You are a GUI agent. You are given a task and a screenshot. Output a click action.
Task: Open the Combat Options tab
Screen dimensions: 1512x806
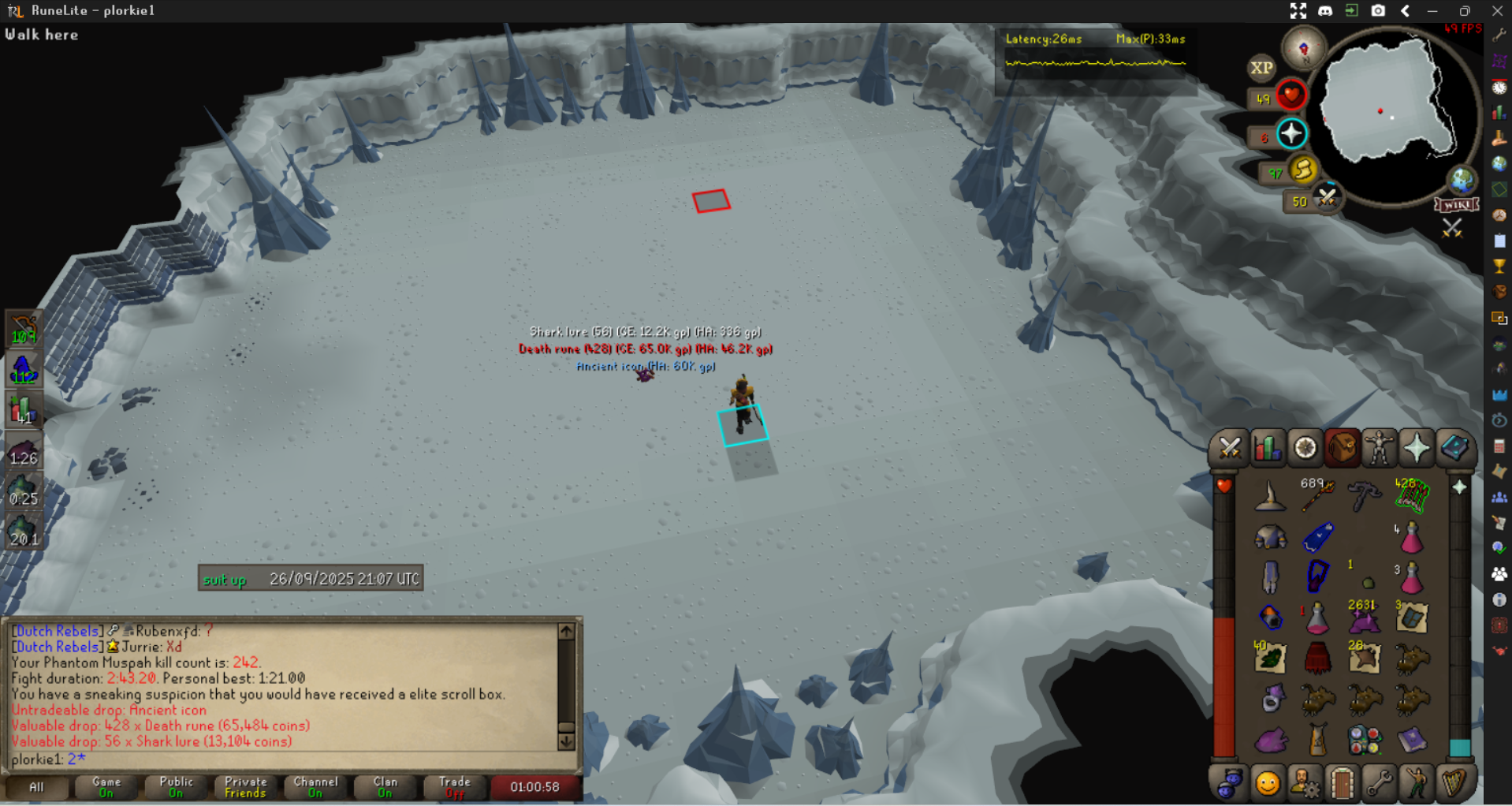(x=1229, y=449)
